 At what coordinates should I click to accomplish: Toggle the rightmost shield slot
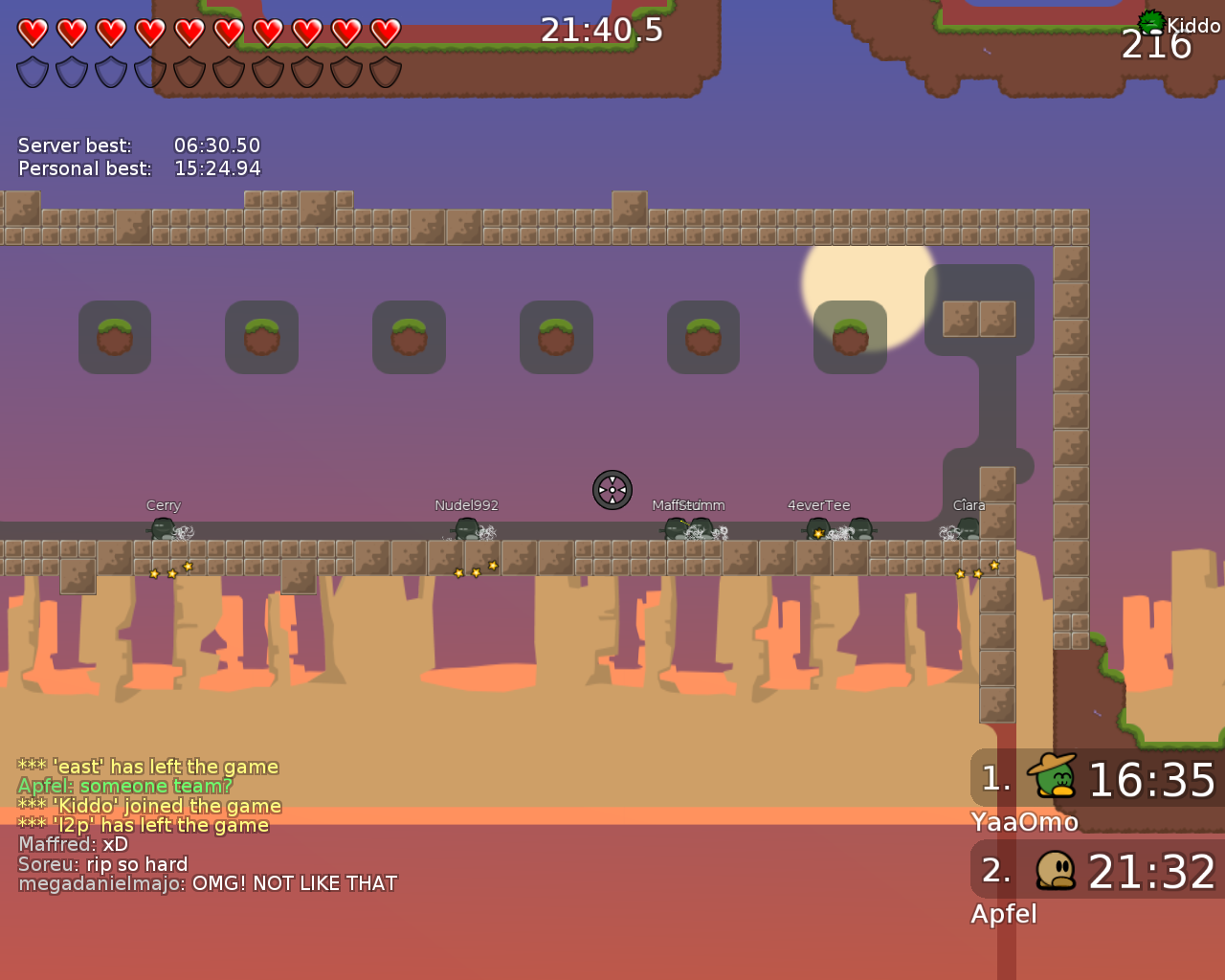[385, 71]
